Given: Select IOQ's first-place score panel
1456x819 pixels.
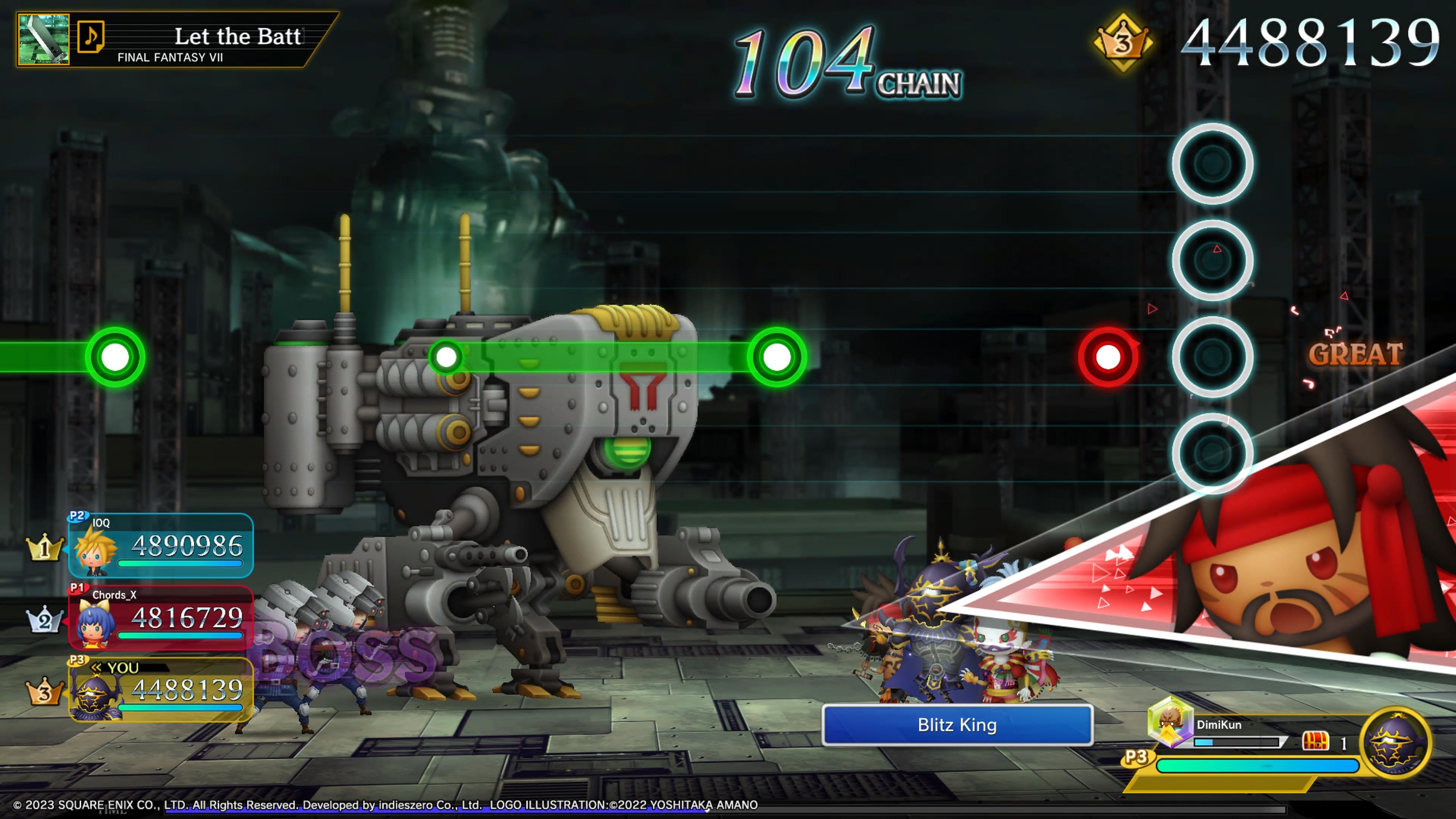Looking at the screenshot, I should pos(161,546).
